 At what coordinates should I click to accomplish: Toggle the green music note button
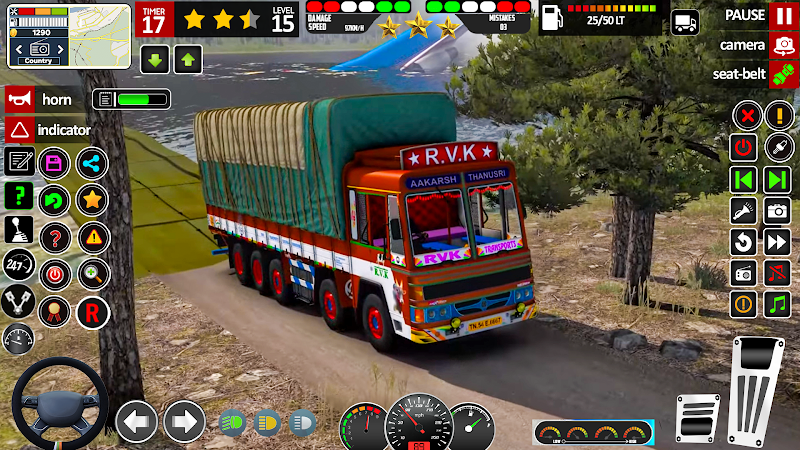(x=777, y=303)
